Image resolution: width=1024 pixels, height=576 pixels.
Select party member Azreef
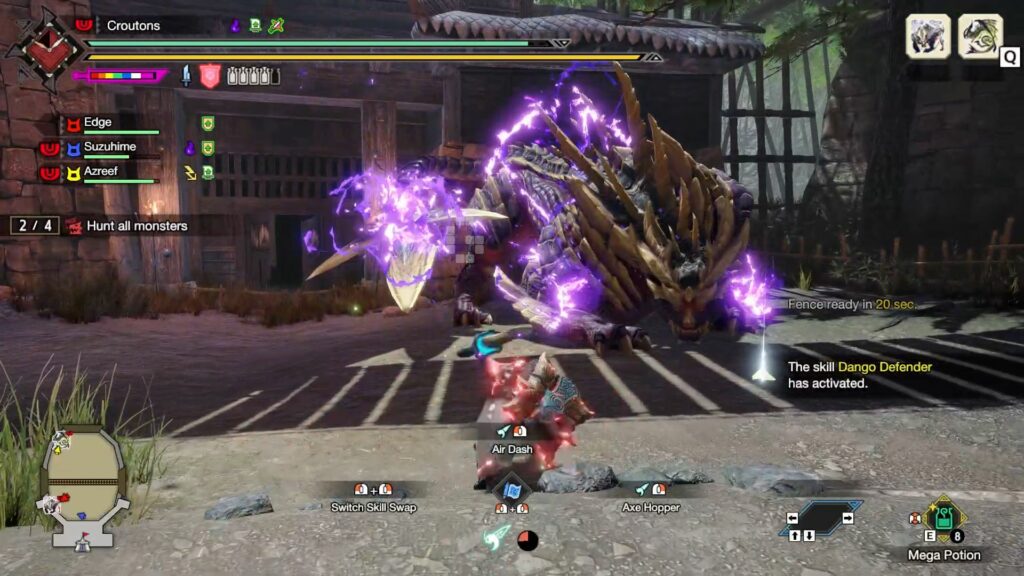101,173
